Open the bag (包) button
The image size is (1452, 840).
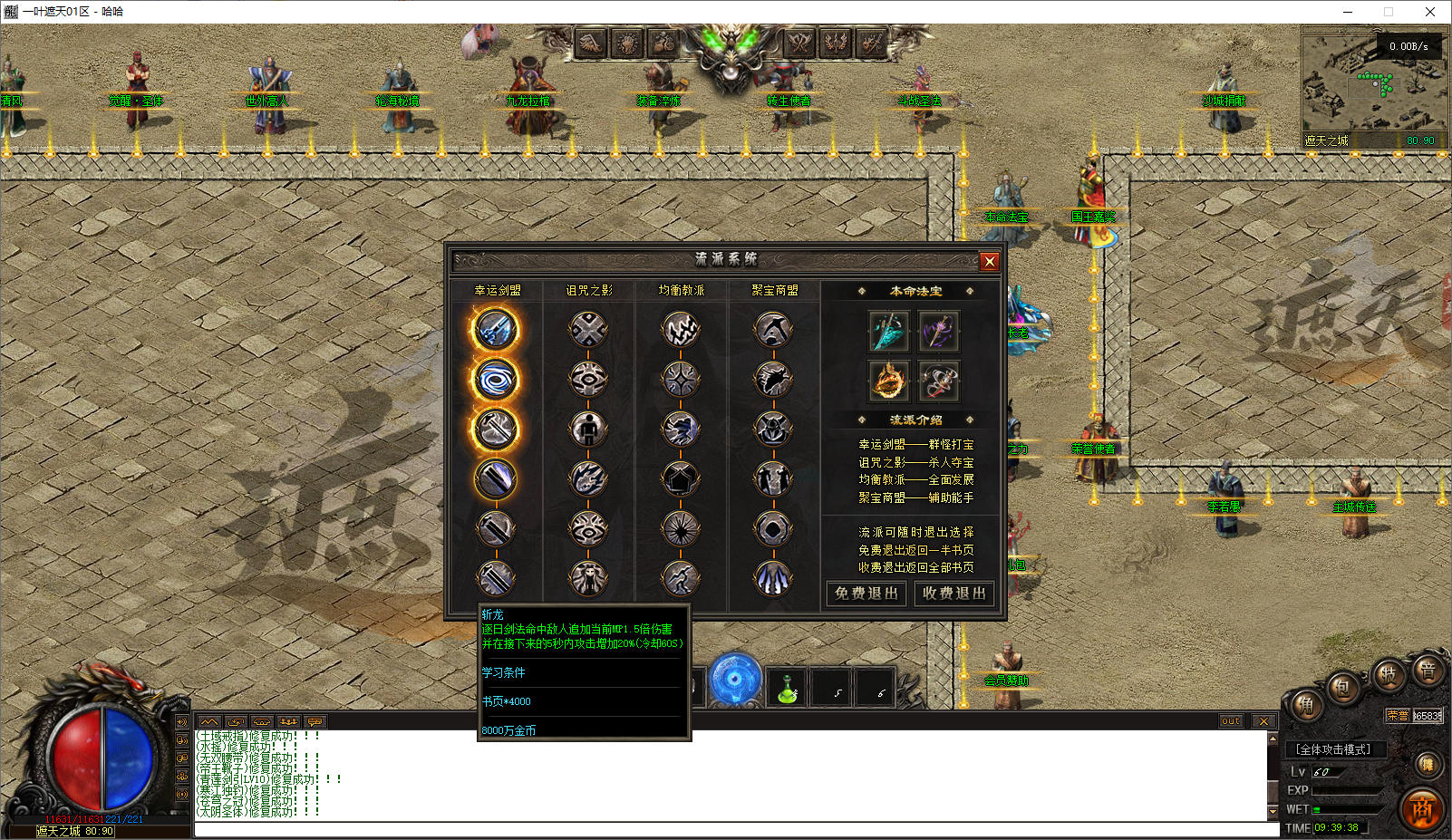pos(1344,687)
